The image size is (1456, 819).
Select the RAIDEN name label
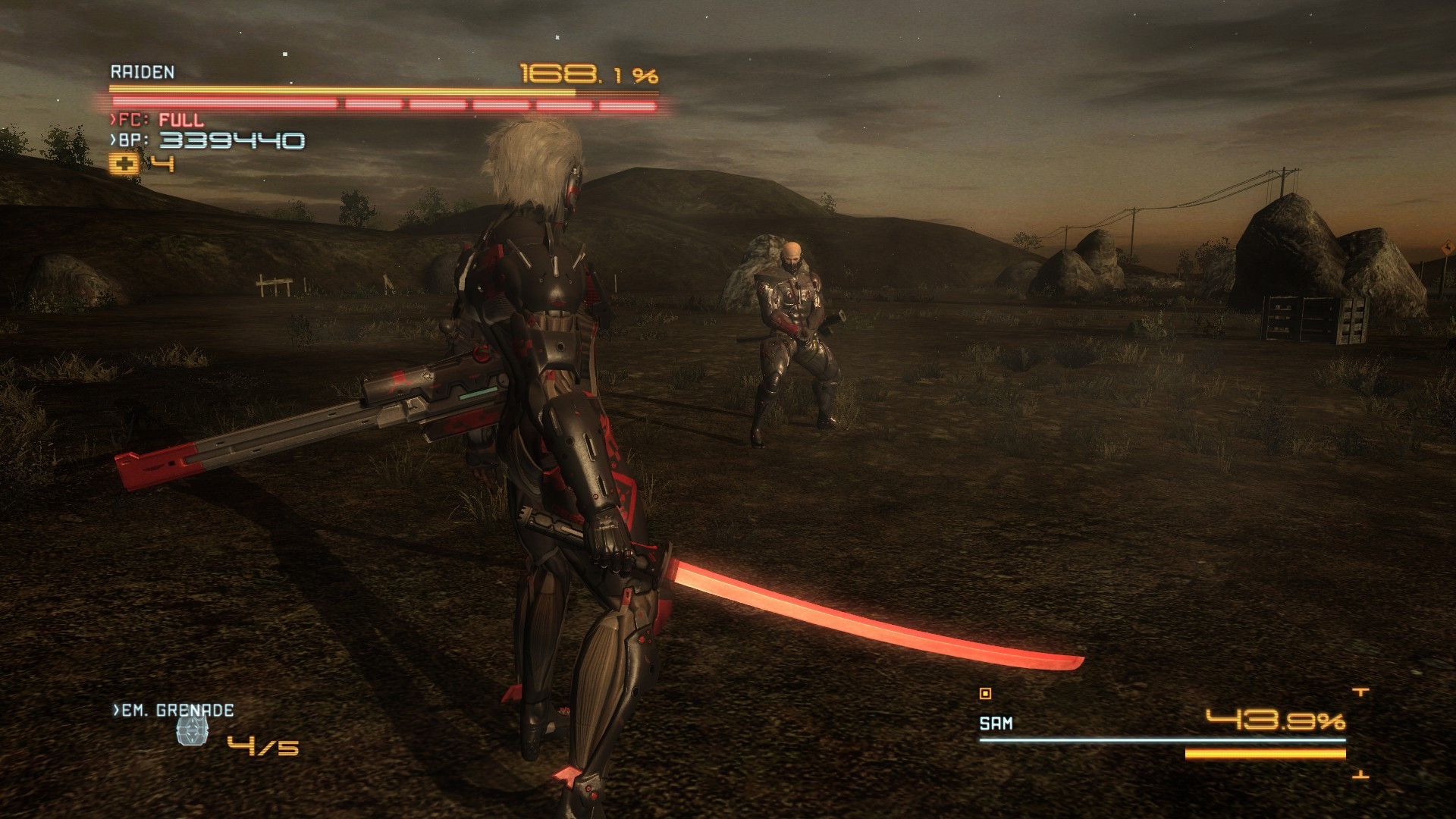pyautogui.click(x=142, y=71)
